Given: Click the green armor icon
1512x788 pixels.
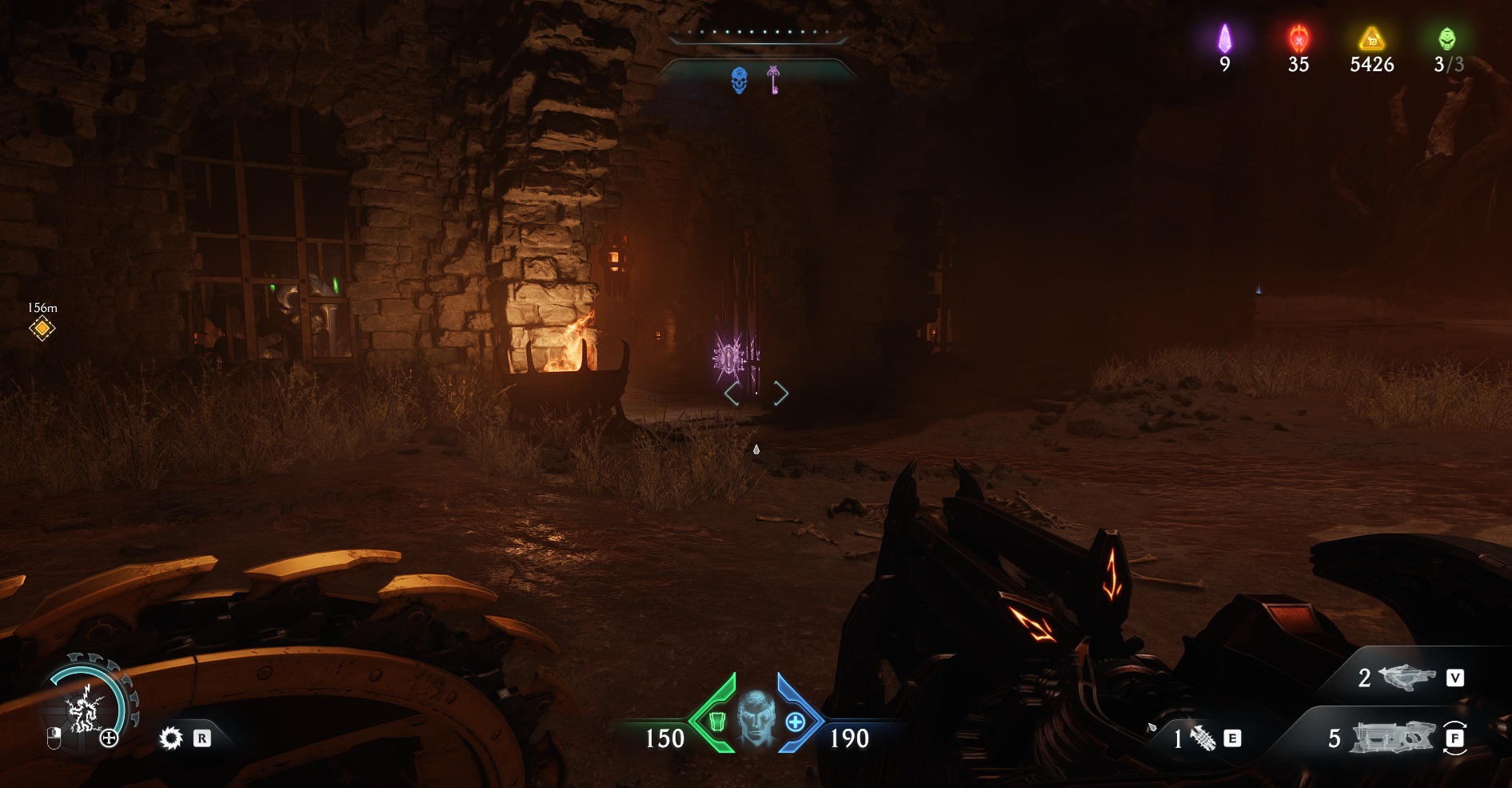Looking at the screenshot, I should (x=716, y=722).
